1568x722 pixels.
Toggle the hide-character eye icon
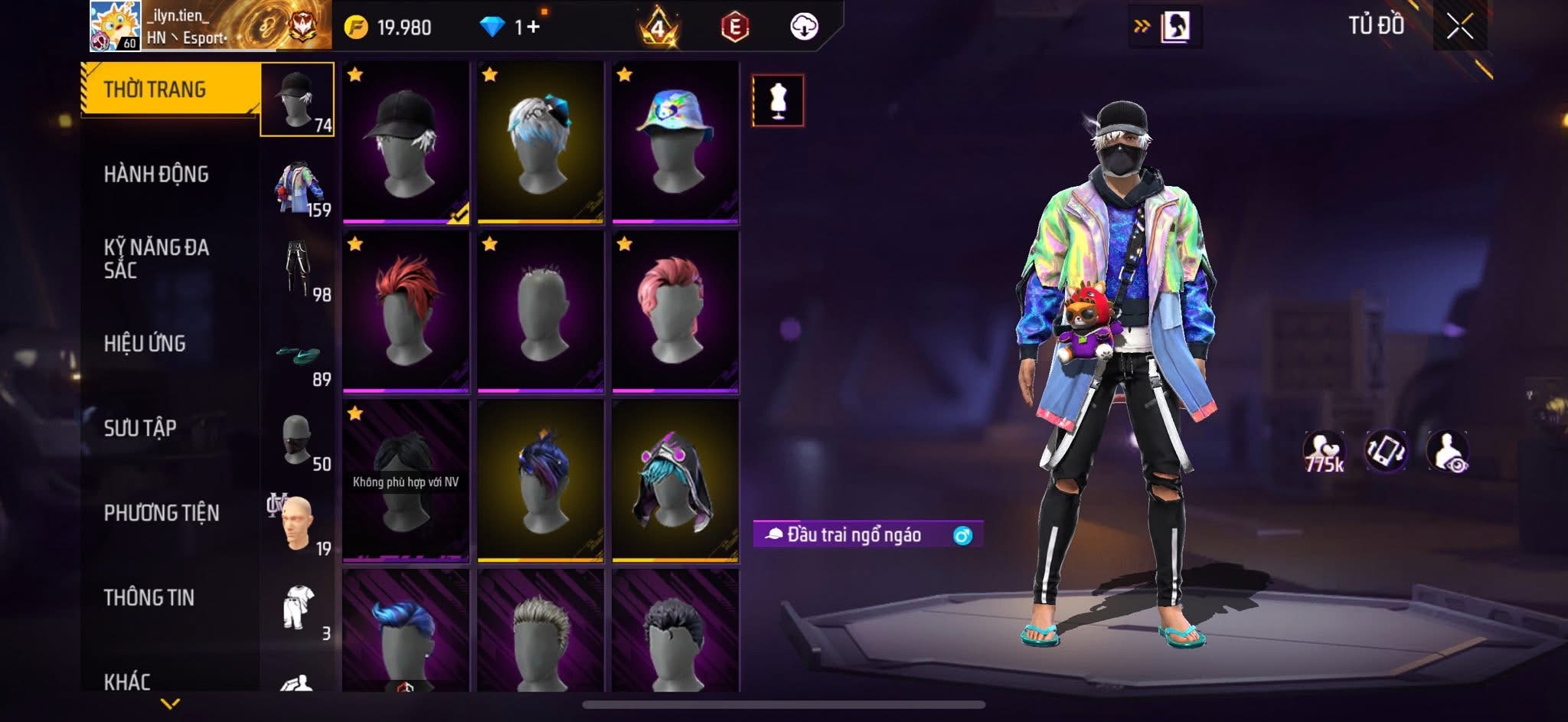coord(1447,452)
